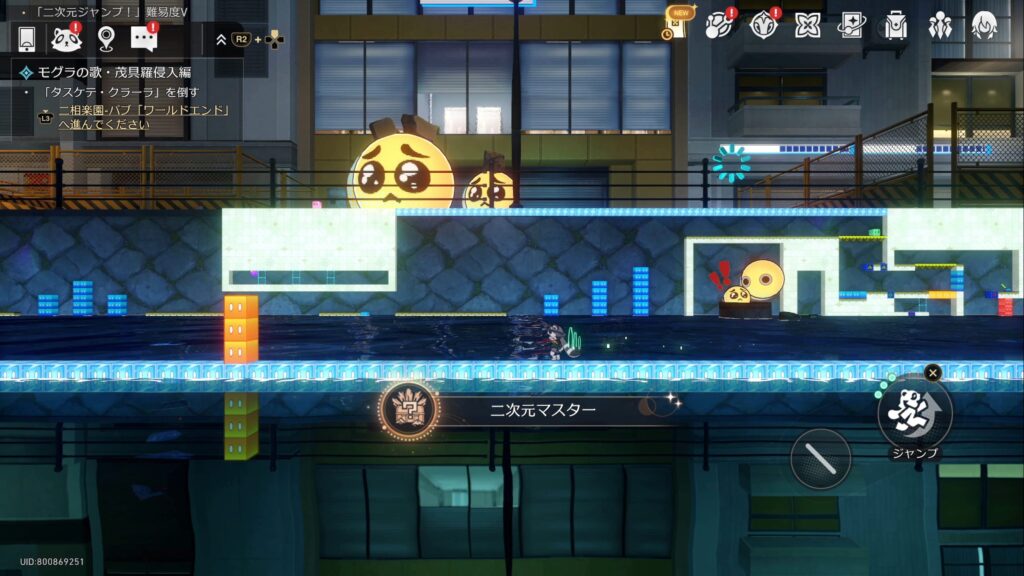The image size is (1024, 576).
Task: Open the star card gacha icon
Action: point(851,25)
